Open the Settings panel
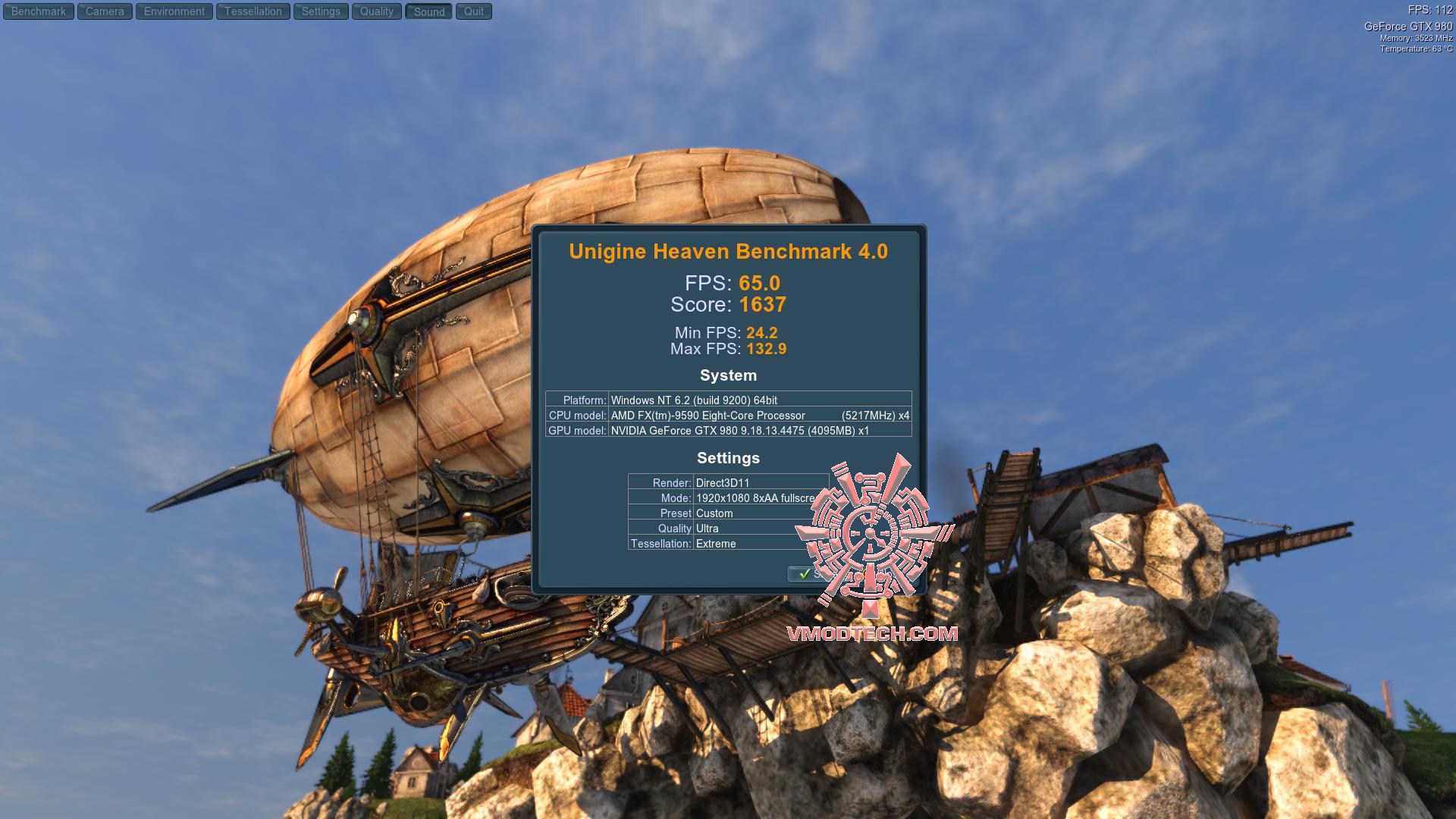 [321, 11]
